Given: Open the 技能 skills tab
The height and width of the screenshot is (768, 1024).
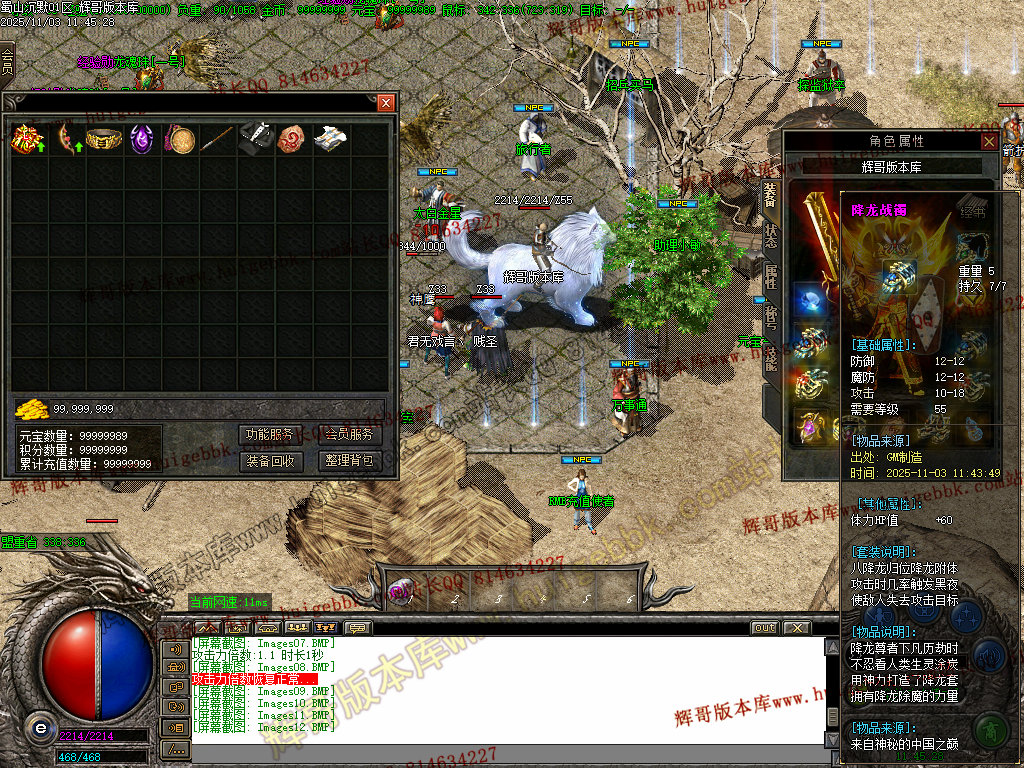Looking at the screenshot, I should (771, 356).
